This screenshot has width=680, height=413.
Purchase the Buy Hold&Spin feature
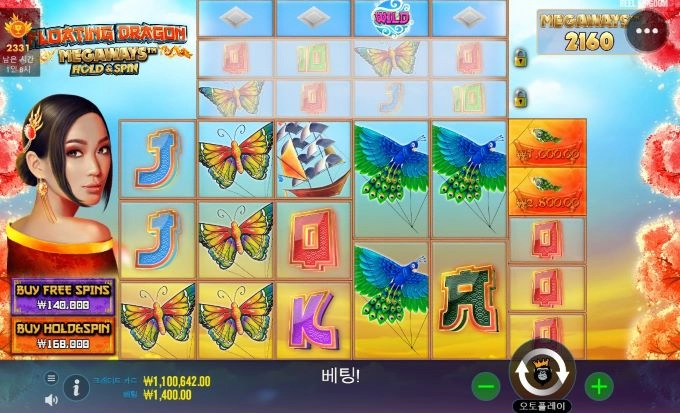[x=61, y=336]
